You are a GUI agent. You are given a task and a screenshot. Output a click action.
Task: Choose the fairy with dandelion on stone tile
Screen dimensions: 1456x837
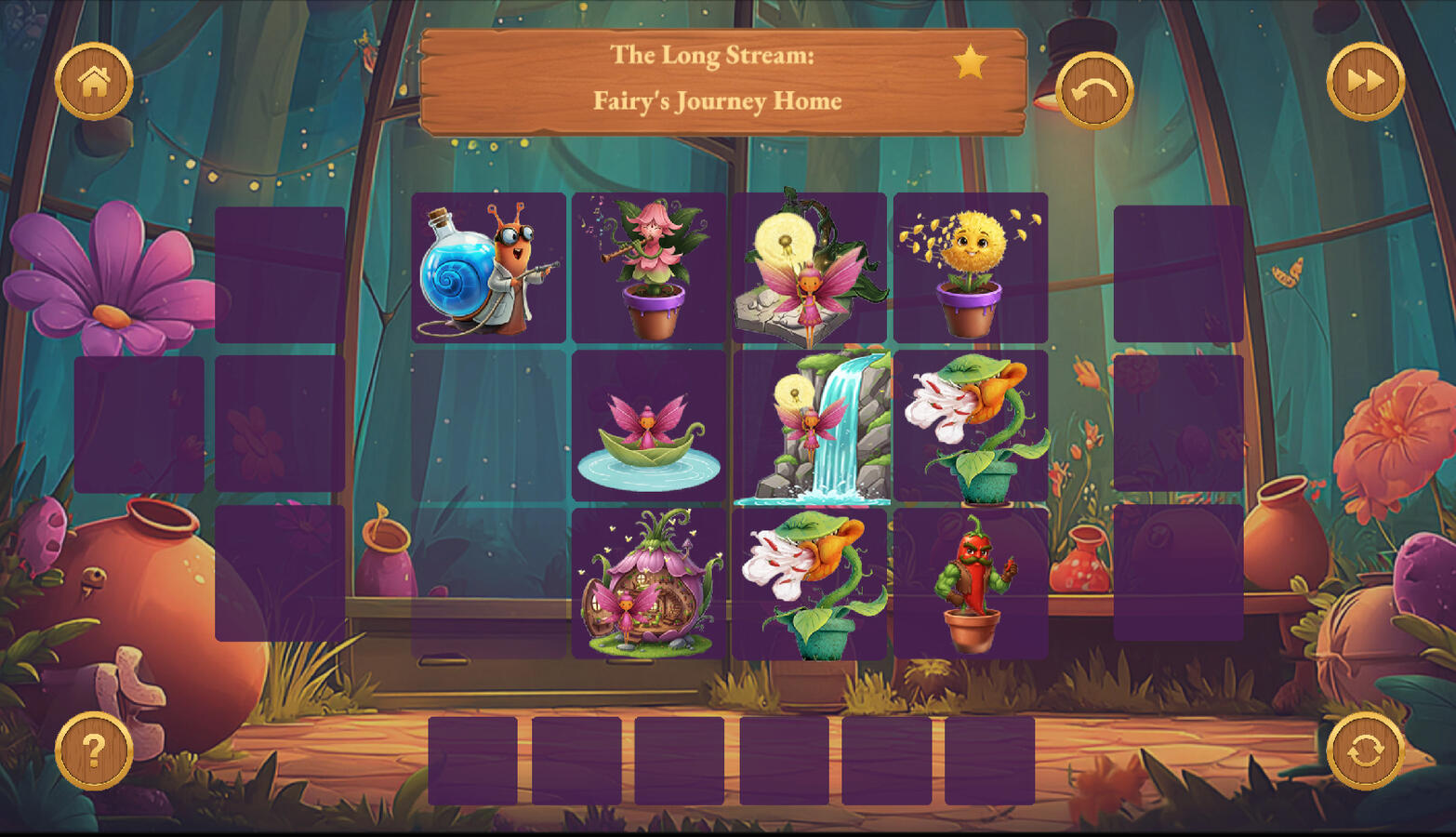tap(809, 268)
